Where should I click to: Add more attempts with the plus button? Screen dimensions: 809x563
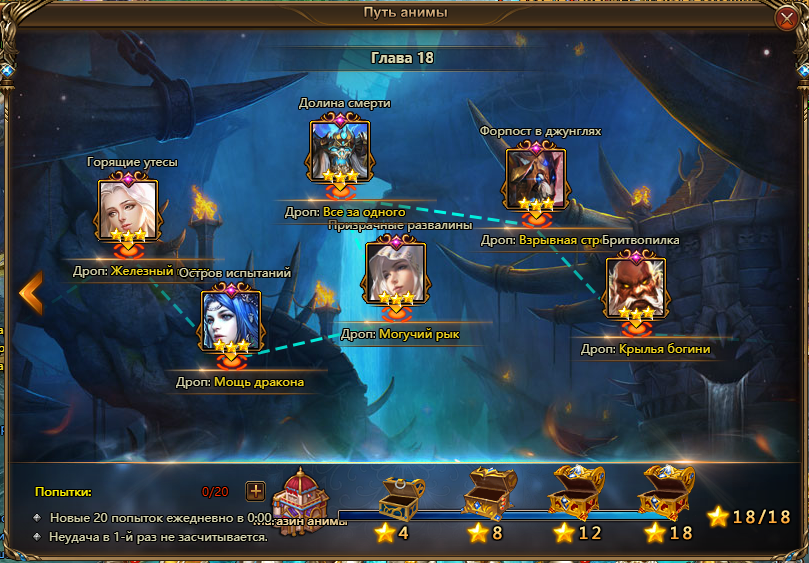tap(256, 491)
